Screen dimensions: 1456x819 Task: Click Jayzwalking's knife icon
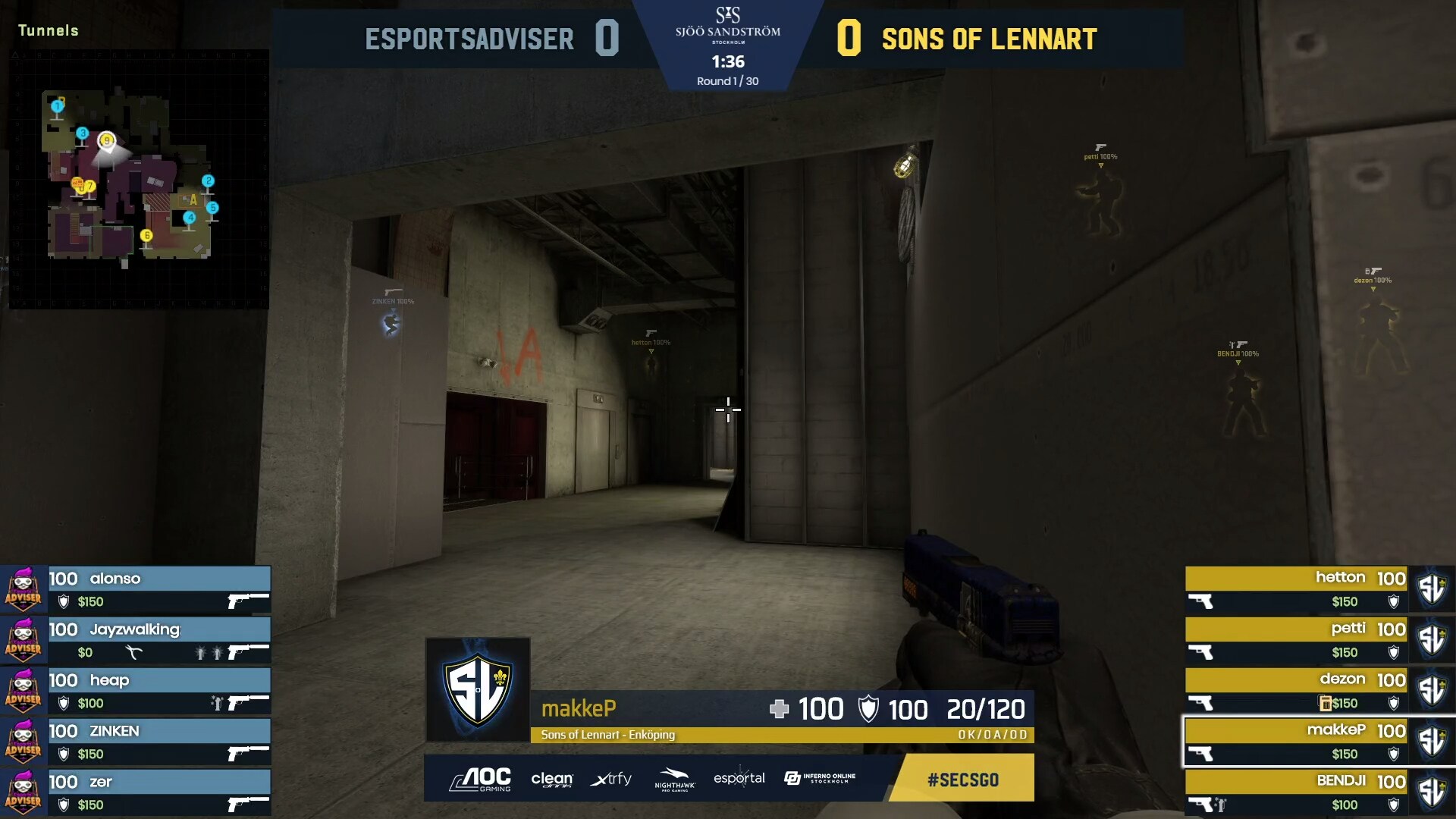(135, 652)
